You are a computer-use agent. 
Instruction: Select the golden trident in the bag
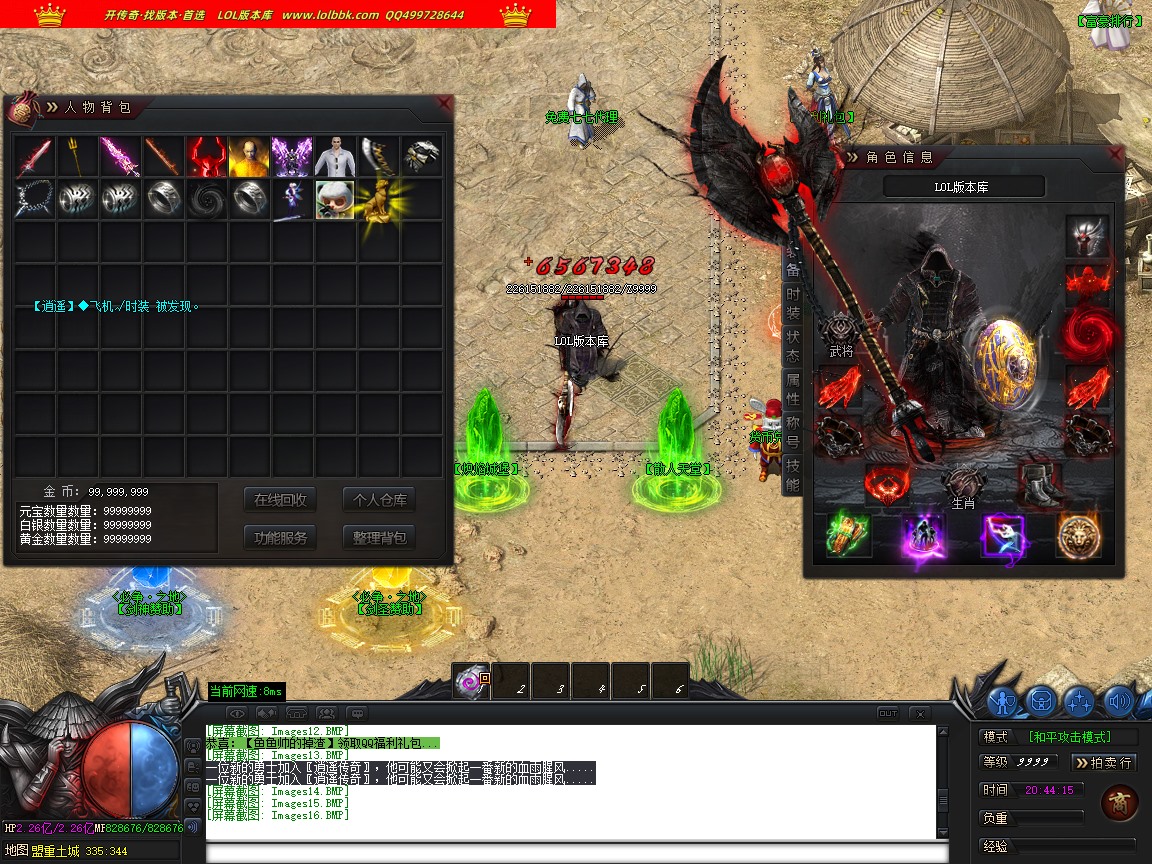point(77,156)
